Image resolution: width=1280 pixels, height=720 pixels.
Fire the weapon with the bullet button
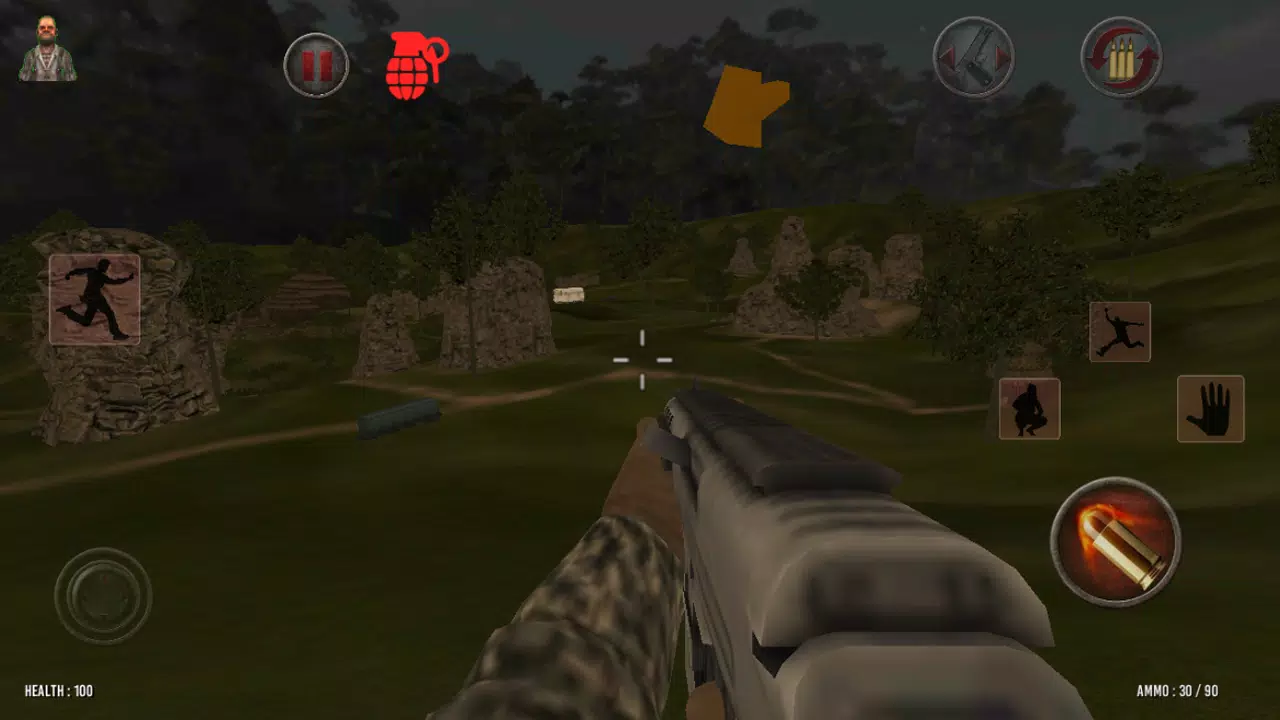[1115, 541]
